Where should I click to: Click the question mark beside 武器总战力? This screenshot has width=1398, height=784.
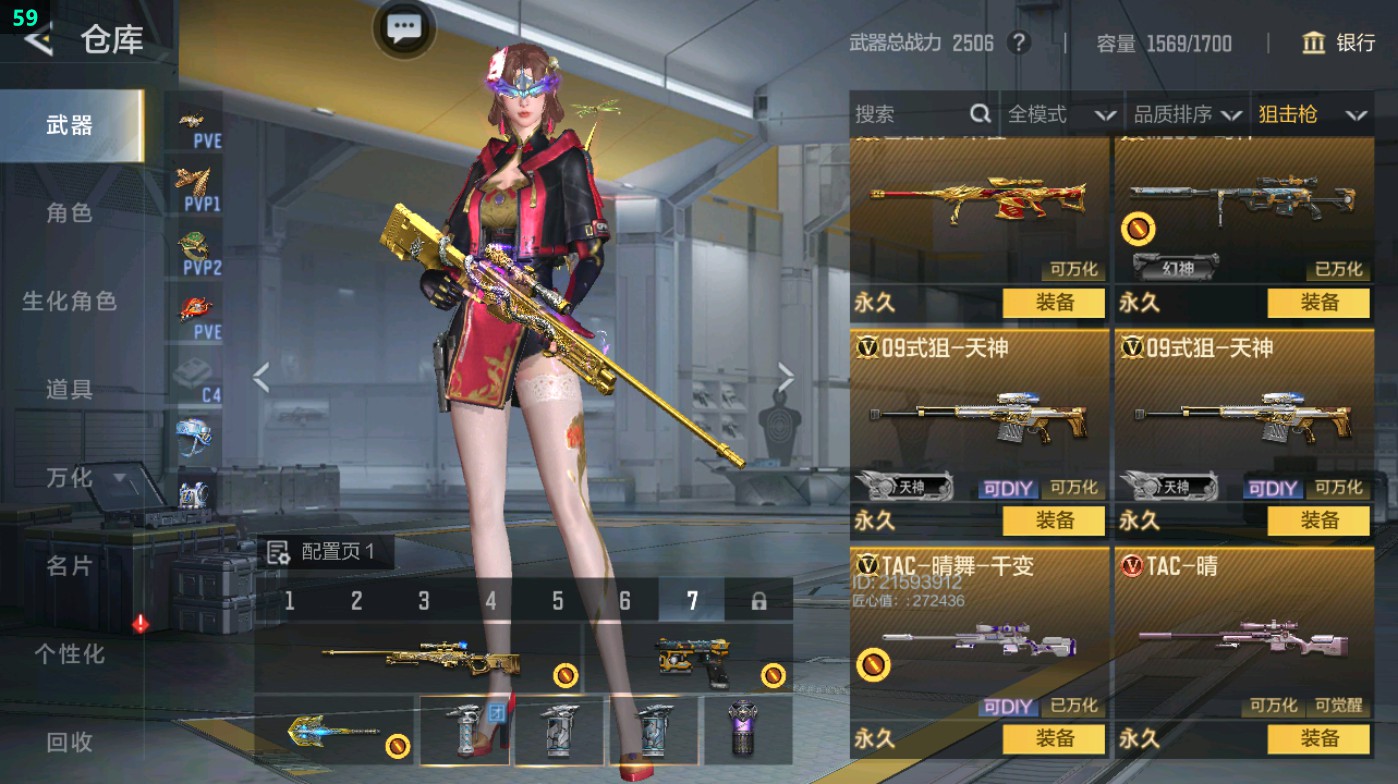1019,43
